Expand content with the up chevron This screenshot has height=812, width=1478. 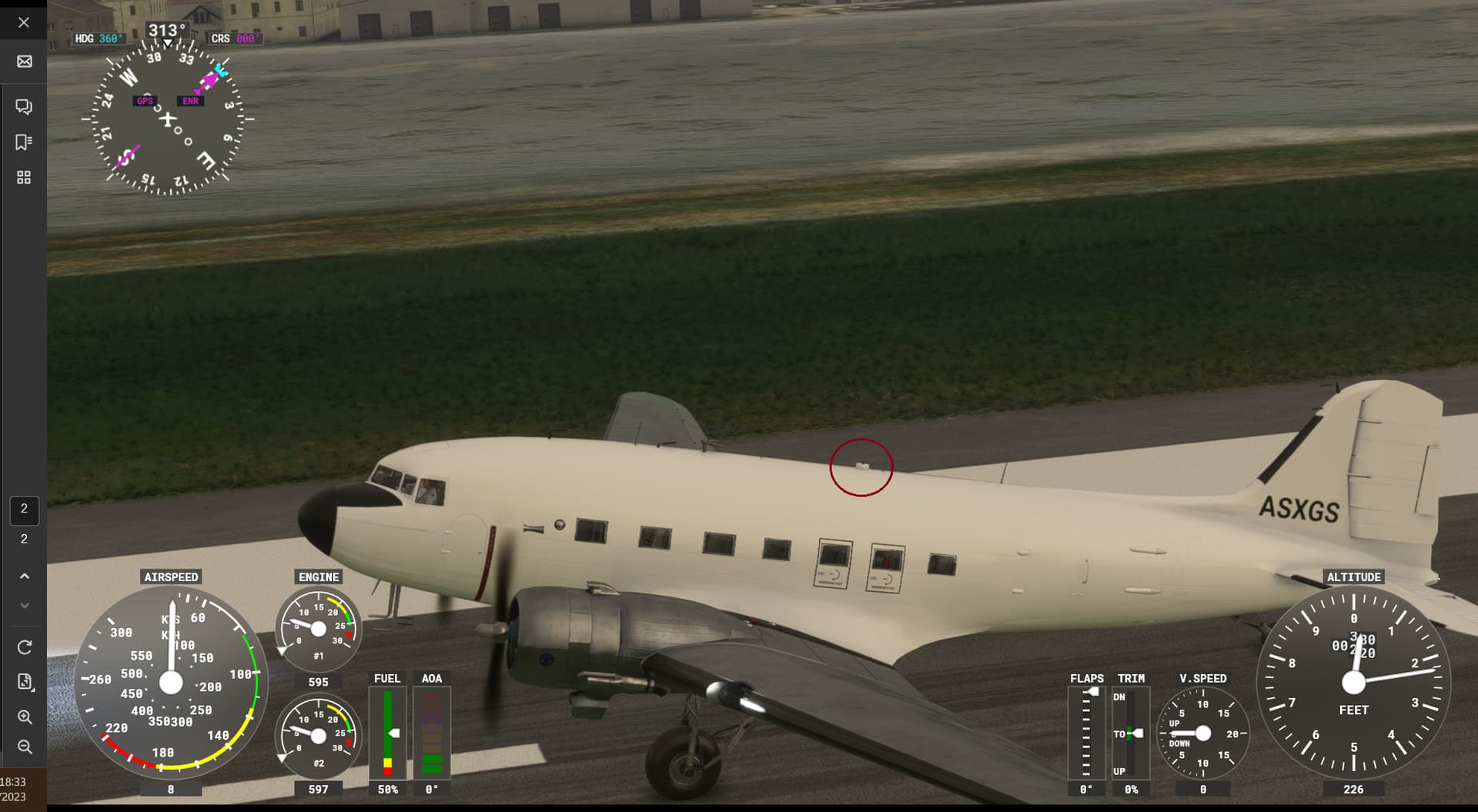point(24,576)
